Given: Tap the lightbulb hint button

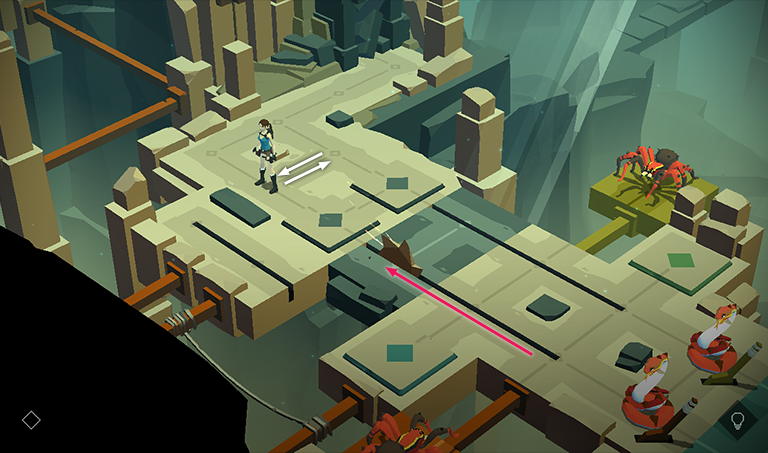Looking at the screenshot, I should [x=738, y=420].
